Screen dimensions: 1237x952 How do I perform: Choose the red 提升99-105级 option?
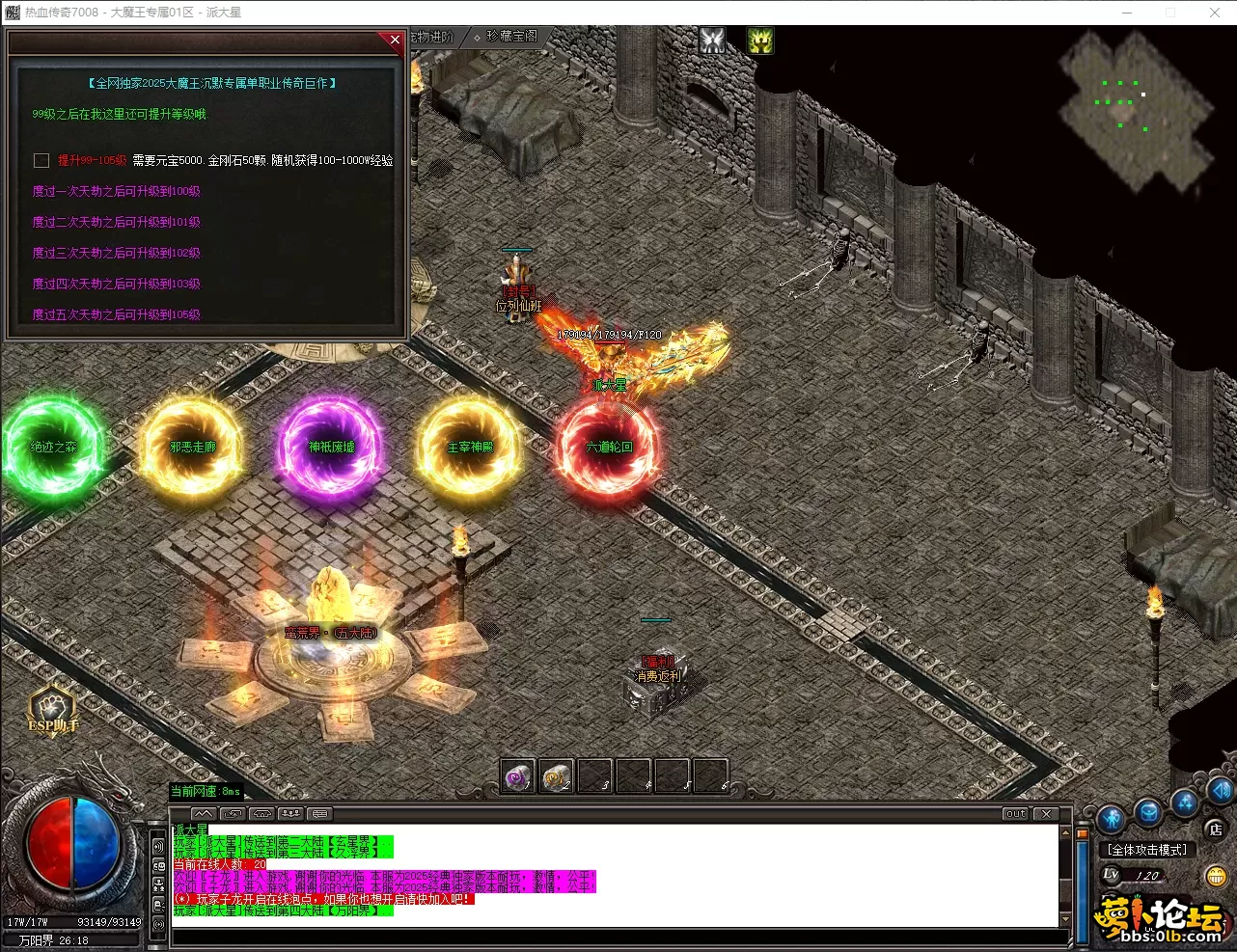pos(92,161)
